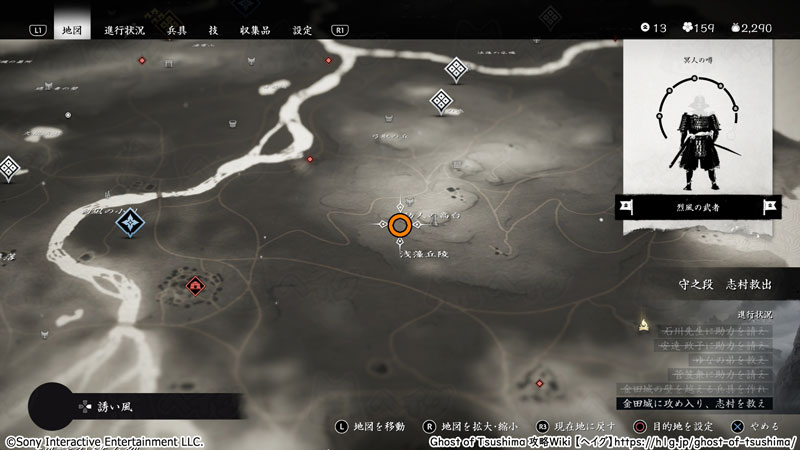This screenshot has height=450, width=800.
Task: Switch to the 進行状況 tab
Action: [x=125, y=30]
